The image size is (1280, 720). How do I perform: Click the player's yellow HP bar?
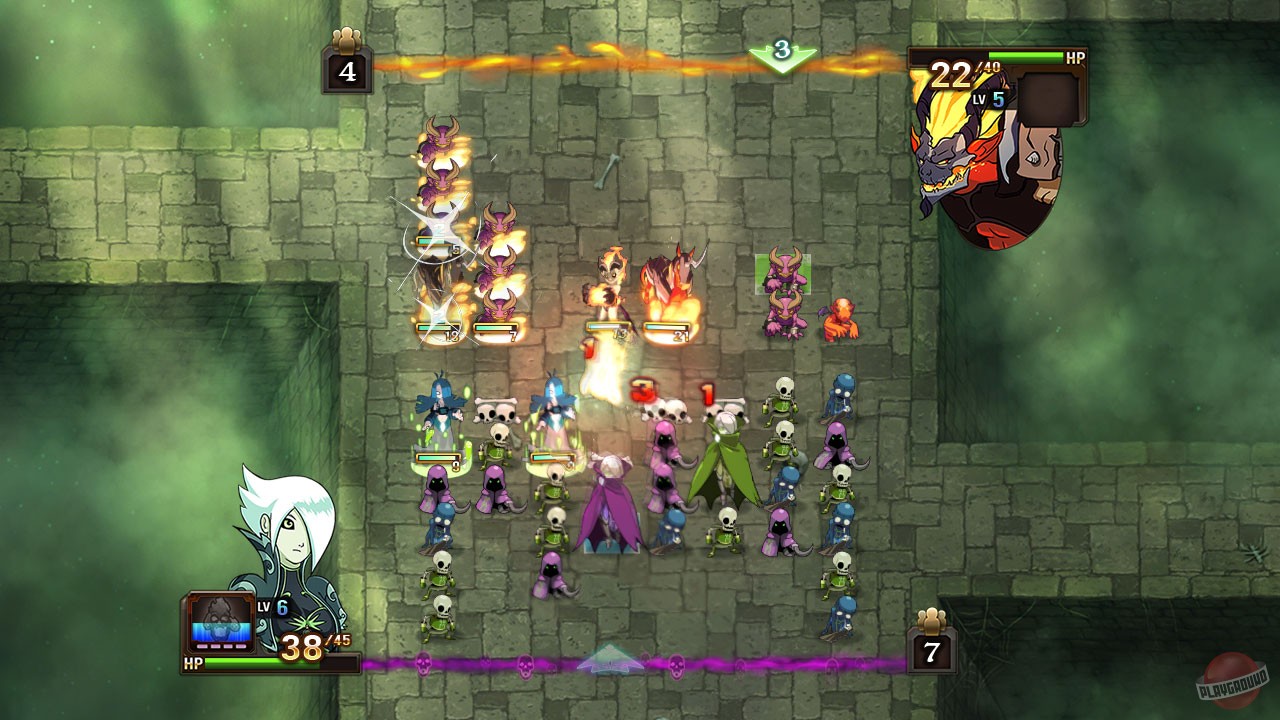(x=280, y=661)
